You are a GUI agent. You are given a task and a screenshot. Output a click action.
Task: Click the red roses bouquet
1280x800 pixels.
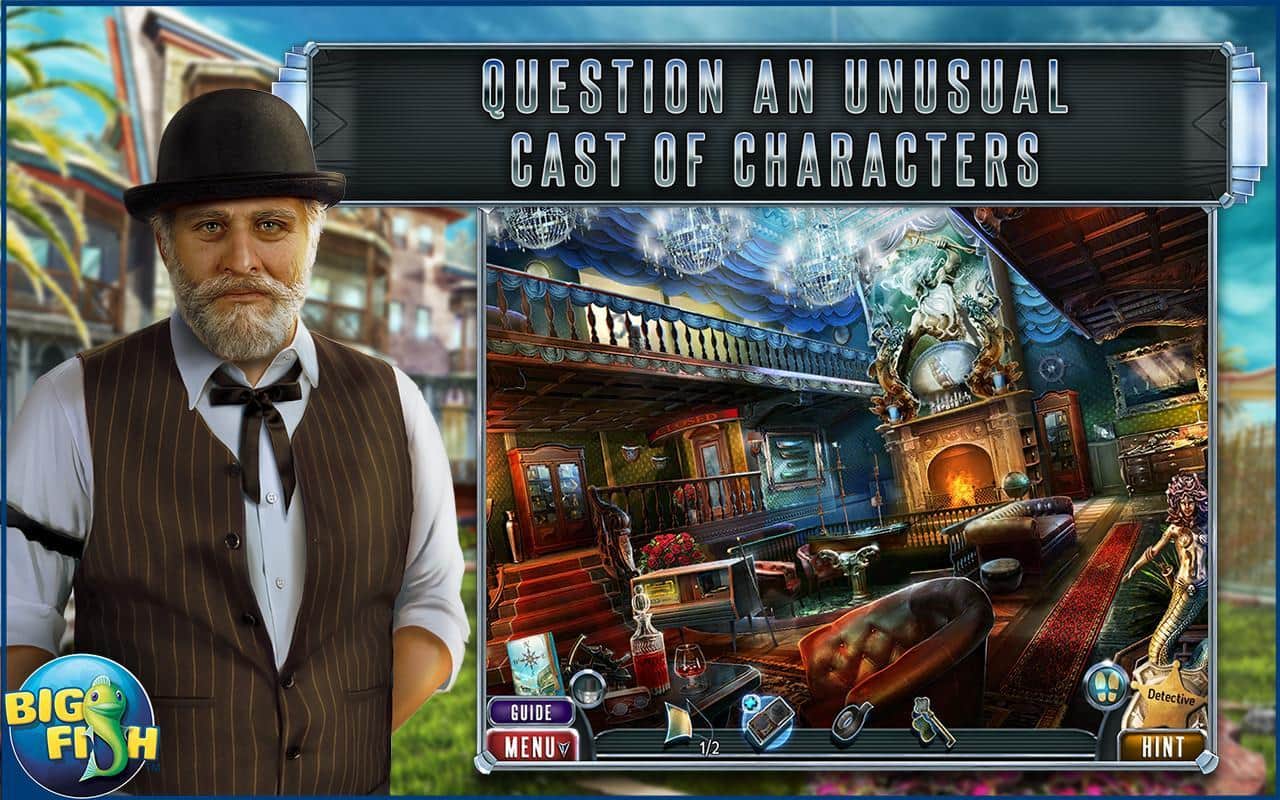(x=669, y=551)
